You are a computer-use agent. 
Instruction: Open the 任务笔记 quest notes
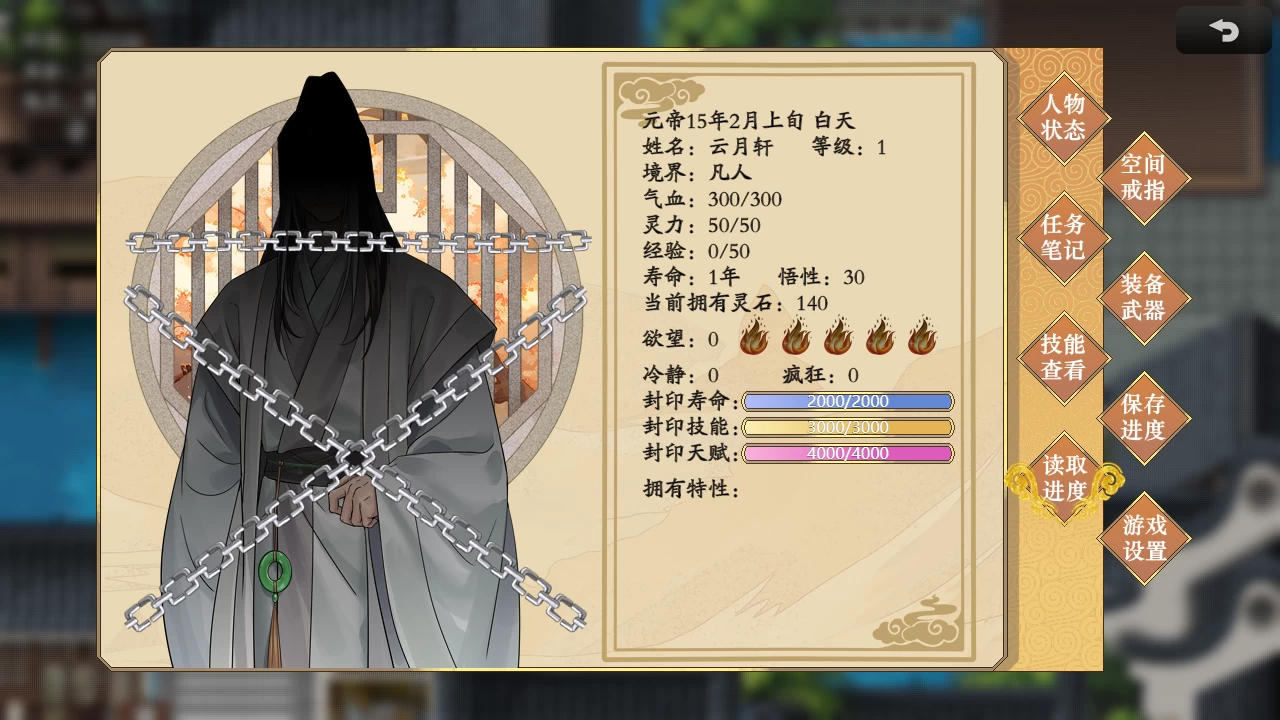click(x=1062, y=238)
